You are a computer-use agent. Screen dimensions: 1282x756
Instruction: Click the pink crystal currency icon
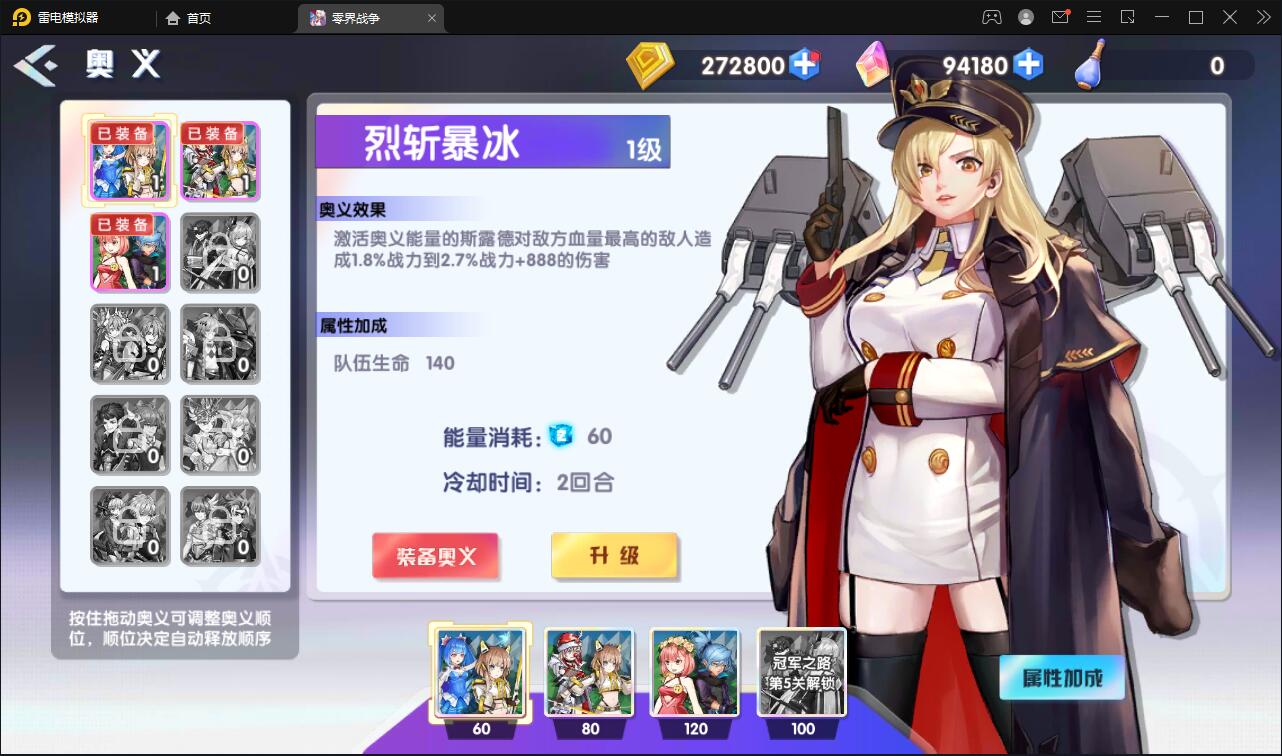873,65
